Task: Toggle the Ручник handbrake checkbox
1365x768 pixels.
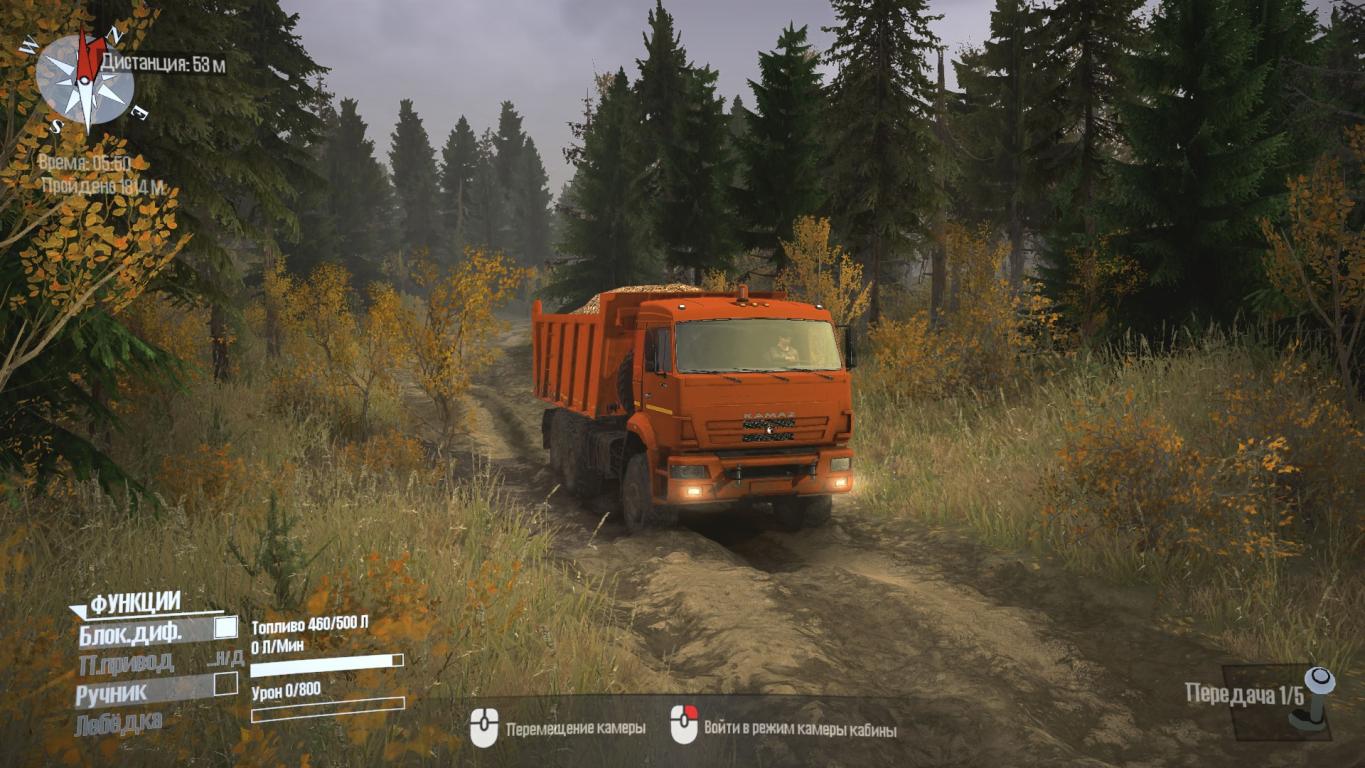Action: coord(226,685)
